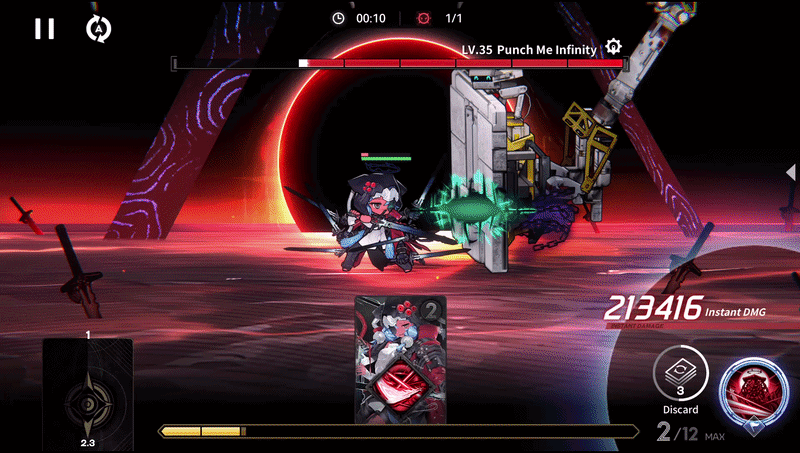Toggle the auto-battle circular arrow icon
Image resolution: width=800 pixels, height=453 pixels.
coord(98,29)
